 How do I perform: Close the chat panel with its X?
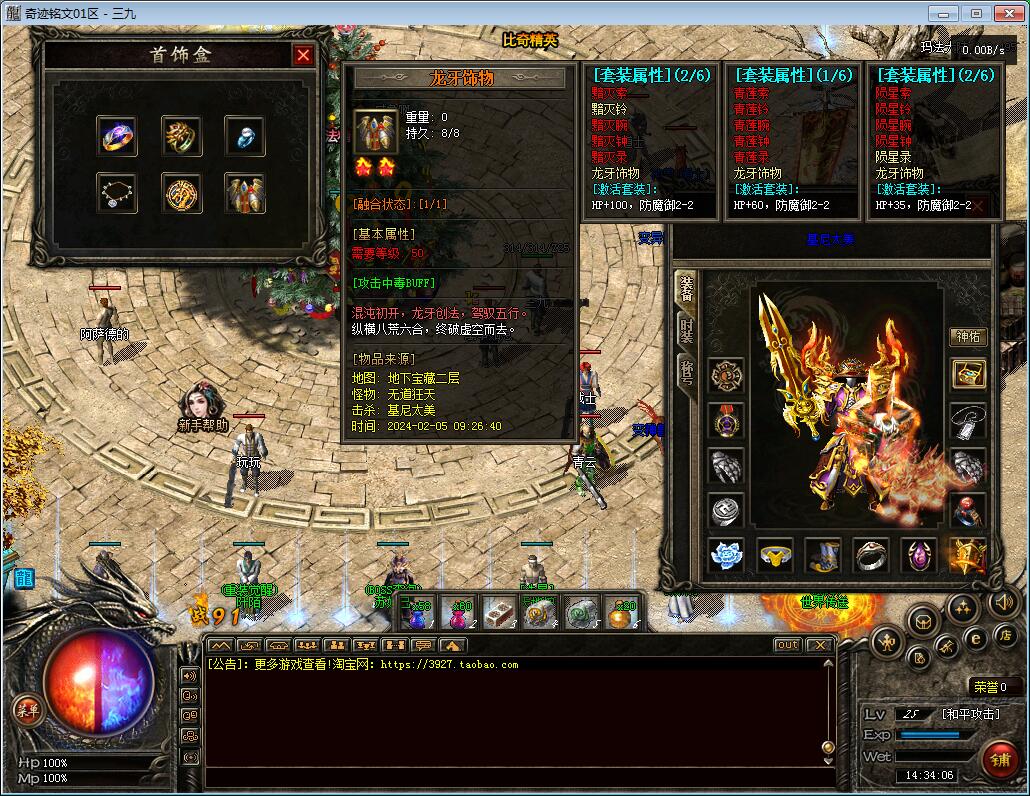tap(819, 645)
